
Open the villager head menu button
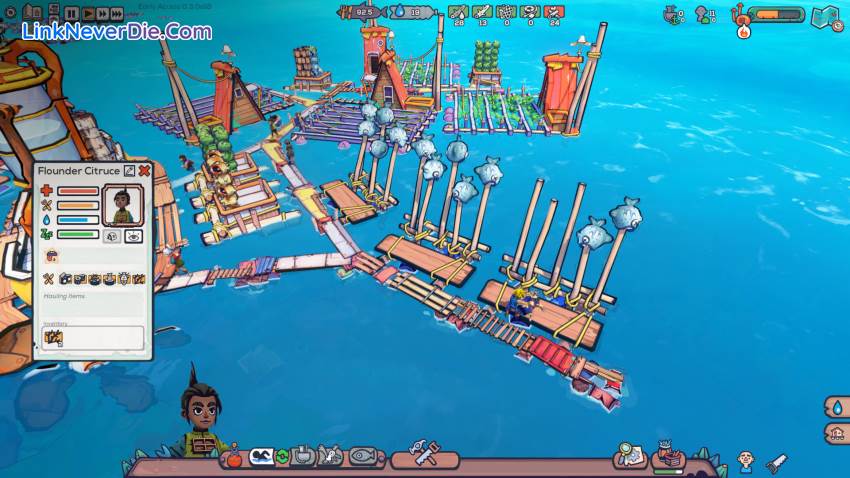[x=745, y=460]
